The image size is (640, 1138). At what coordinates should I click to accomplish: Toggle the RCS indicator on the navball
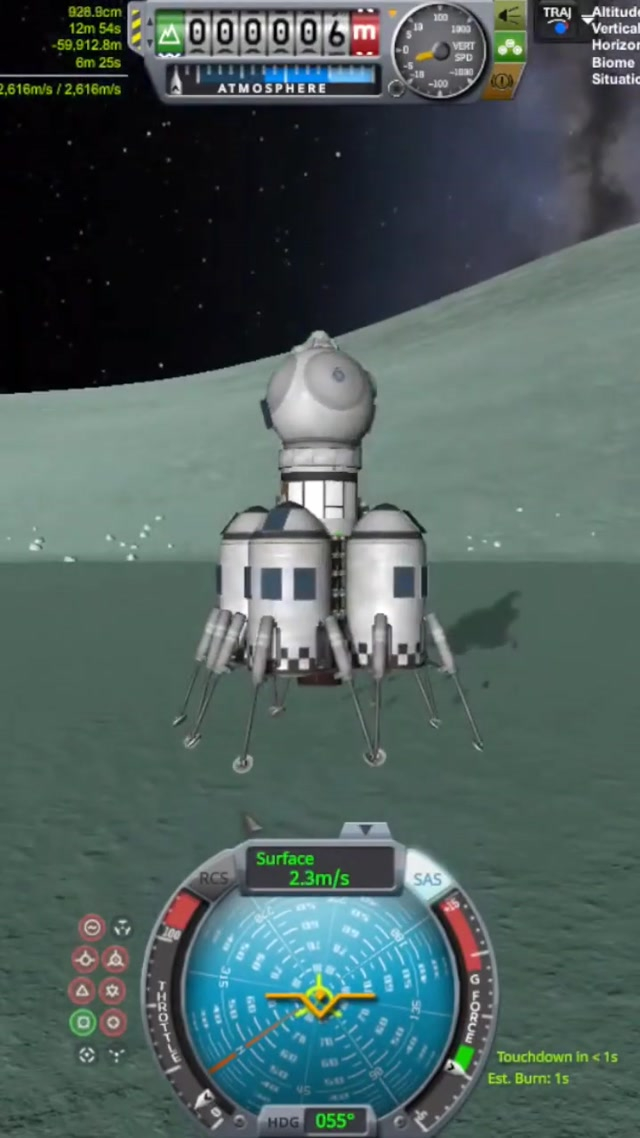click(x=214, y=879)
